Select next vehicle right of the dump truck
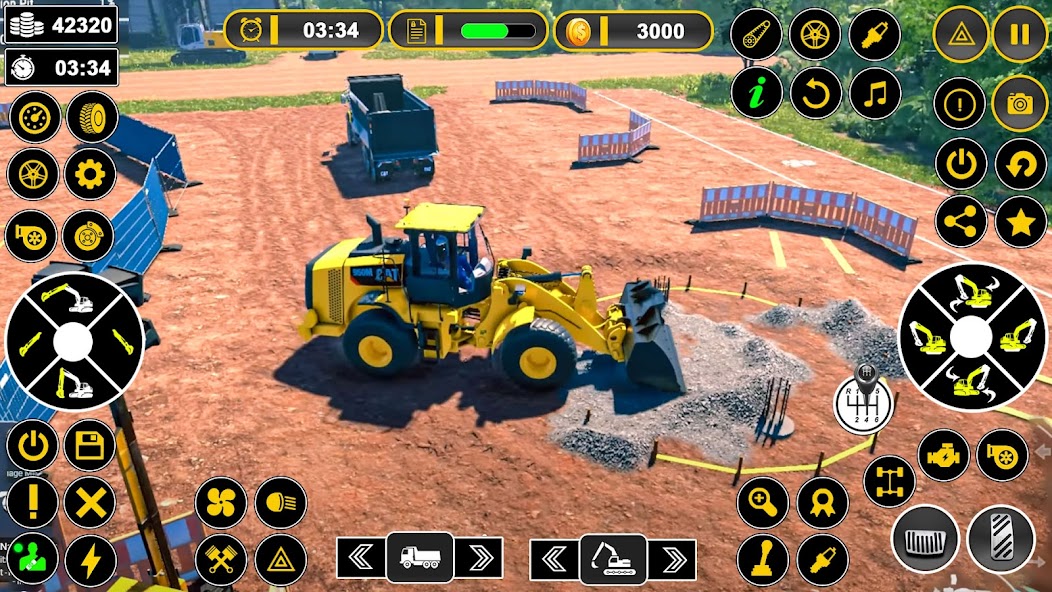Viewport: 1052px width, 592px height. 478,558
